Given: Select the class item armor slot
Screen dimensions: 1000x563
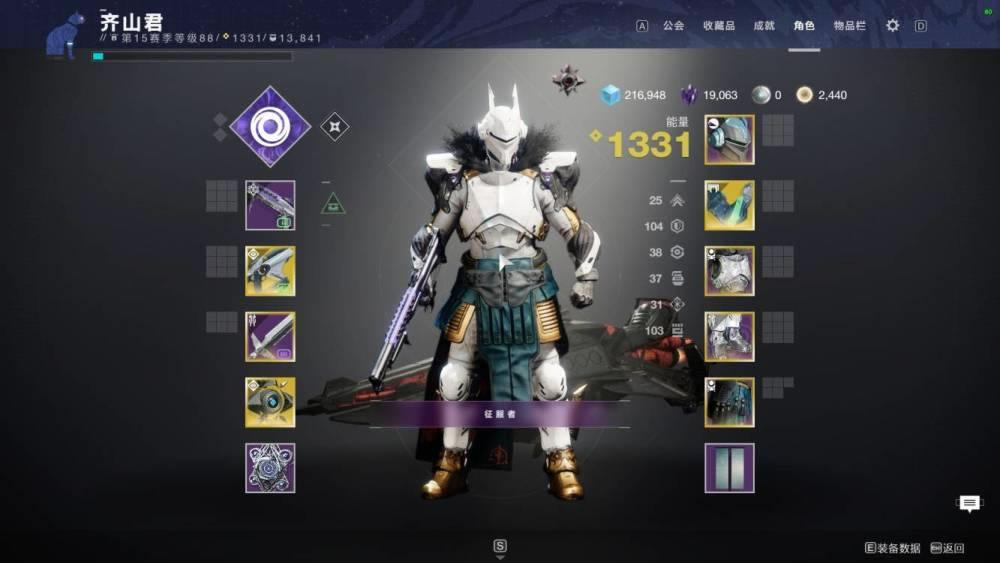Looking at the screenshot, I should tap(729, 402).
